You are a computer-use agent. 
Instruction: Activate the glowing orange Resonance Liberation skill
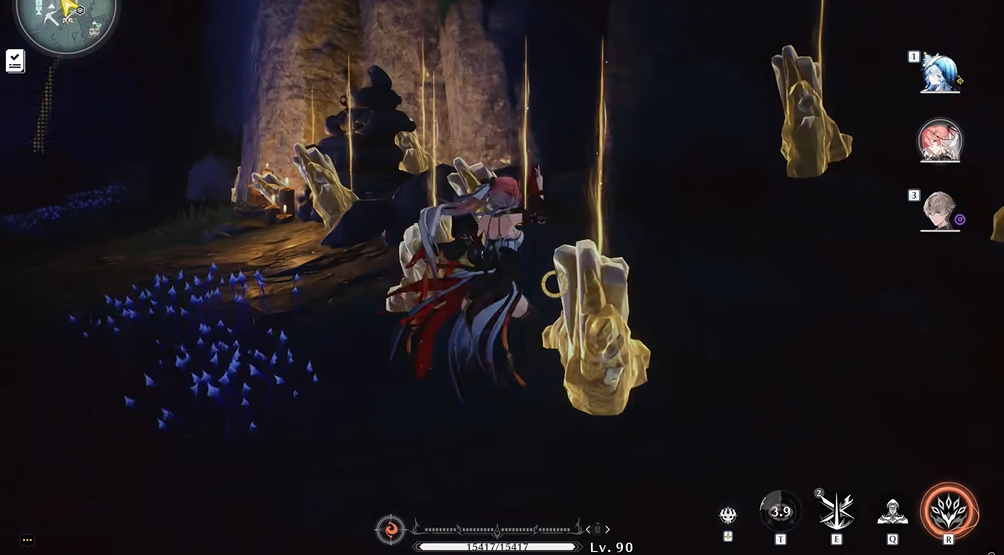[x=948, y=510]
